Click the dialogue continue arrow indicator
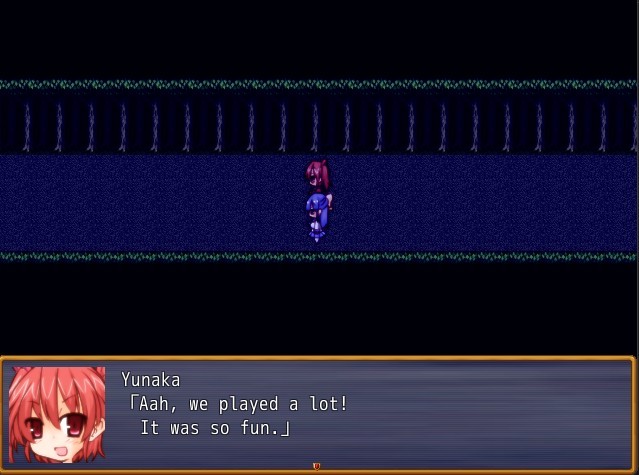This screenshot has height=475, width=639. (x=317, y=466)
